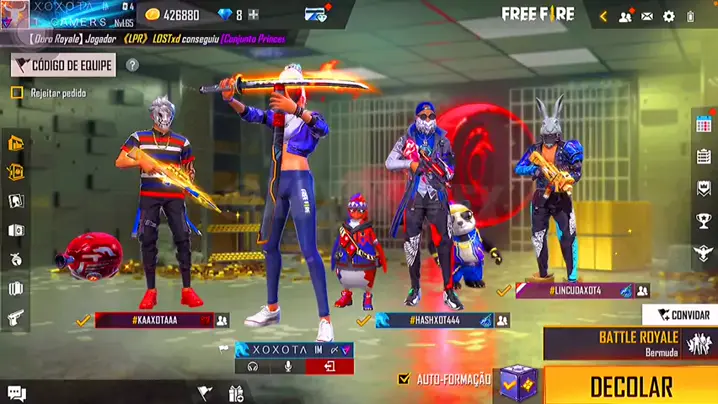This screenshot has height=404, width=718.
Task: Toggle the microphone under XOXOTA's name
Action: 289,367
